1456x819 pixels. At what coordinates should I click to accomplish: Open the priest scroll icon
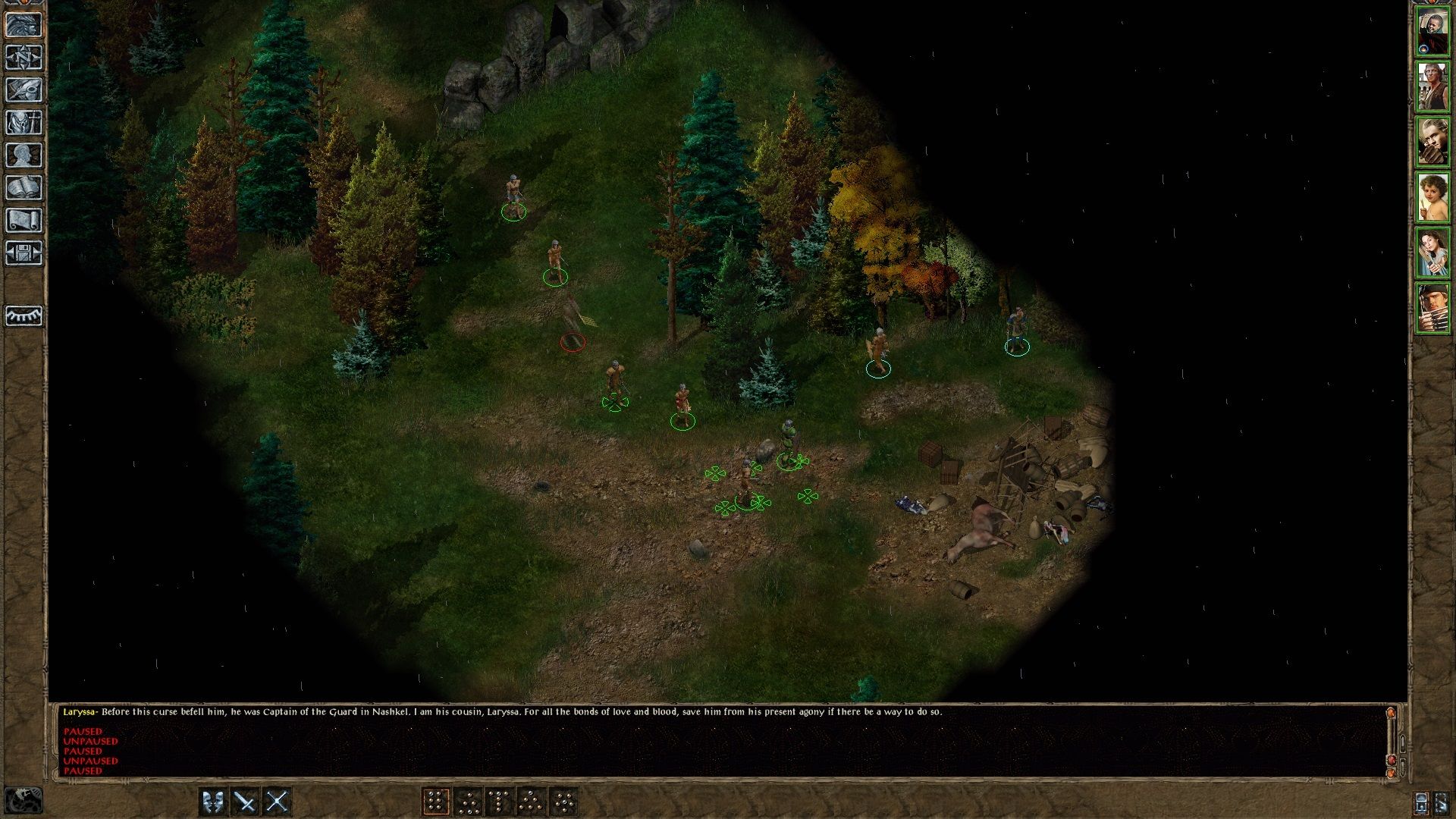click(24, 221)
